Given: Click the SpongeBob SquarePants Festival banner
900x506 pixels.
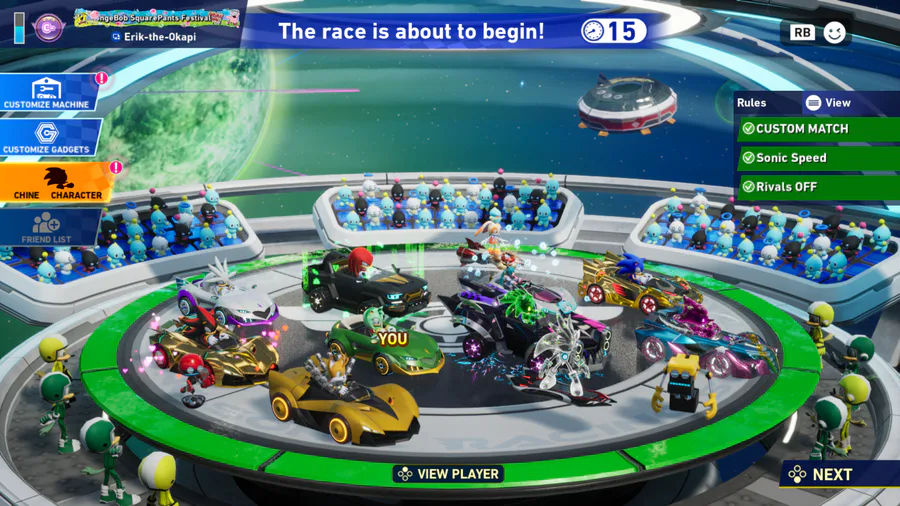Looking at the screenshot, I should [157, 17].
